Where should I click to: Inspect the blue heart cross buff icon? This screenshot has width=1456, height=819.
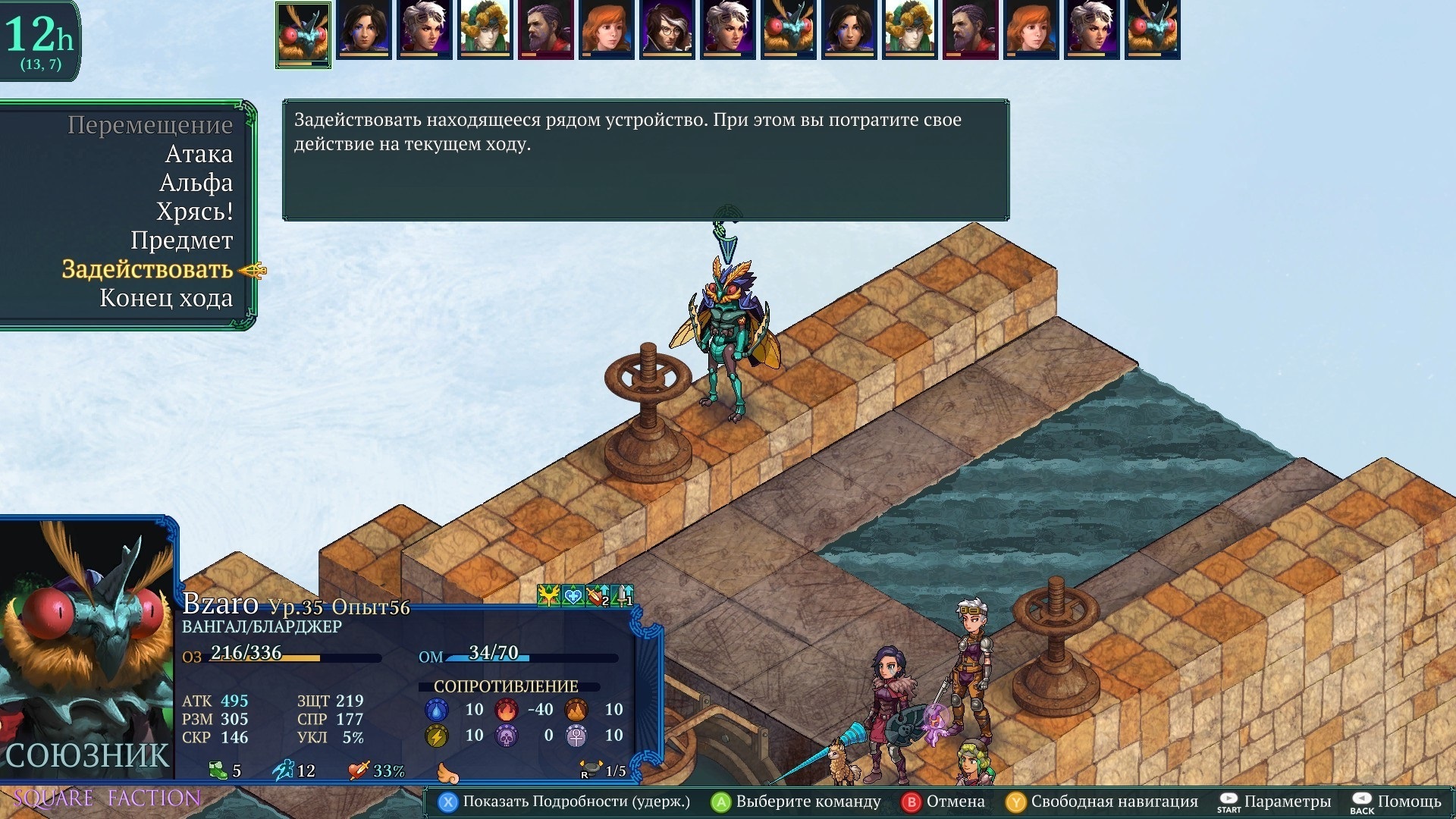coord(573,597)
